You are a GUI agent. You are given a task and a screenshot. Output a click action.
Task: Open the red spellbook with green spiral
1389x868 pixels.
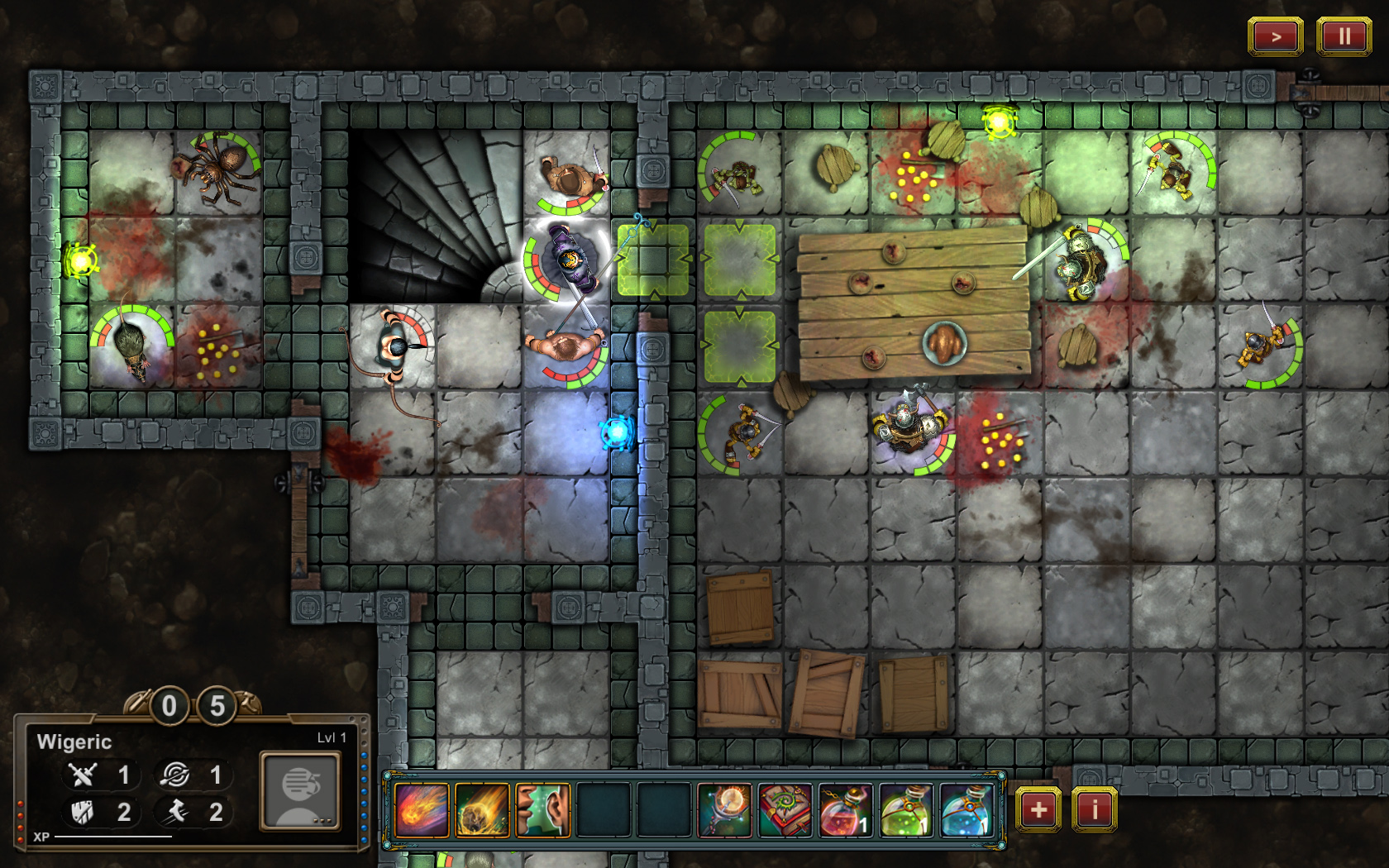[x=785, y=810]
